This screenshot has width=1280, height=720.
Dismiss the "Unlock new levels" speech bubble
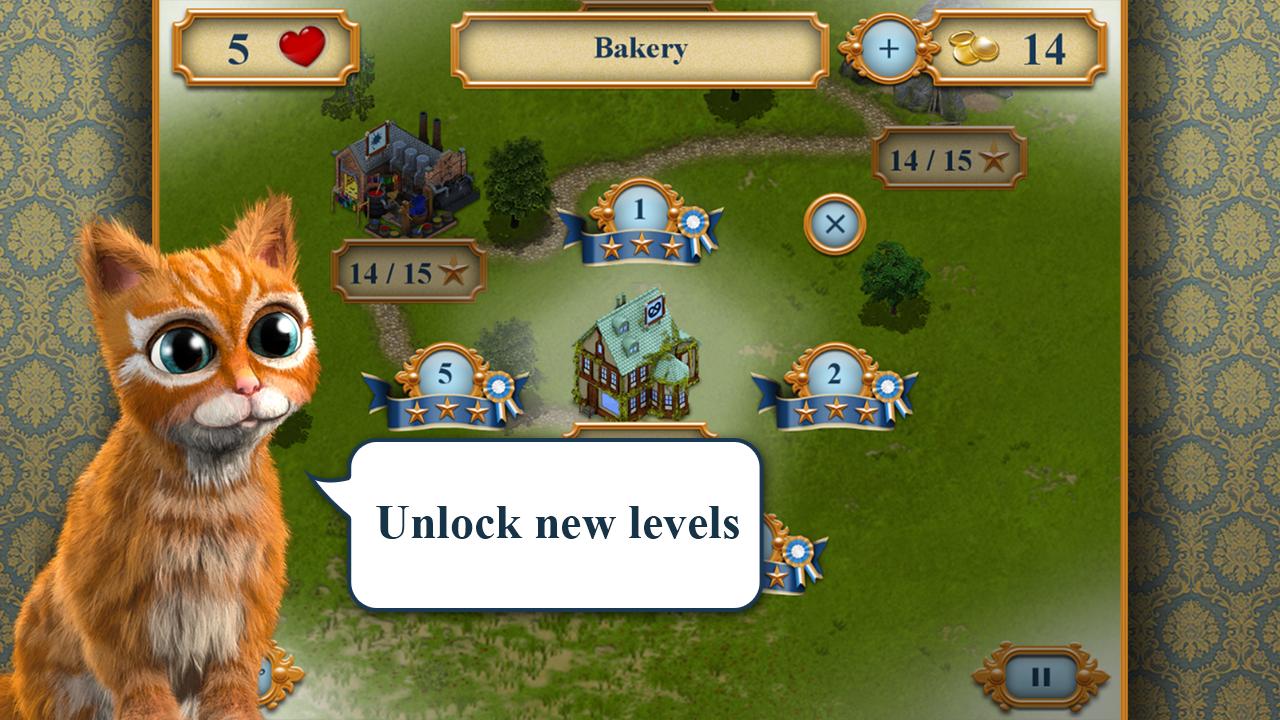pyautogui.click(x=555, y=524)
